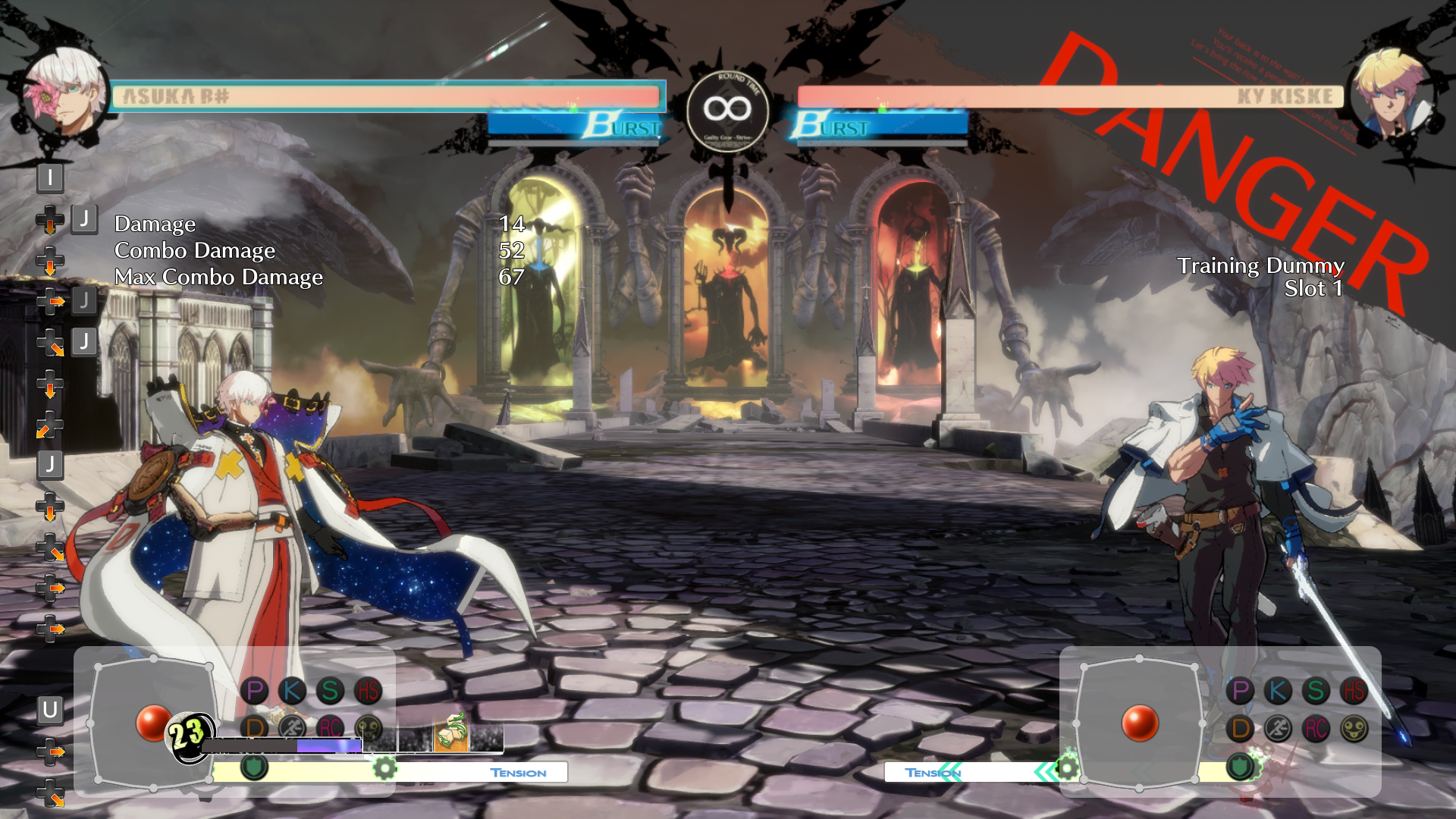Click the green shield icon on Ky's display
This screenshot has height=819, width=1456.
tap(1240, 767)
